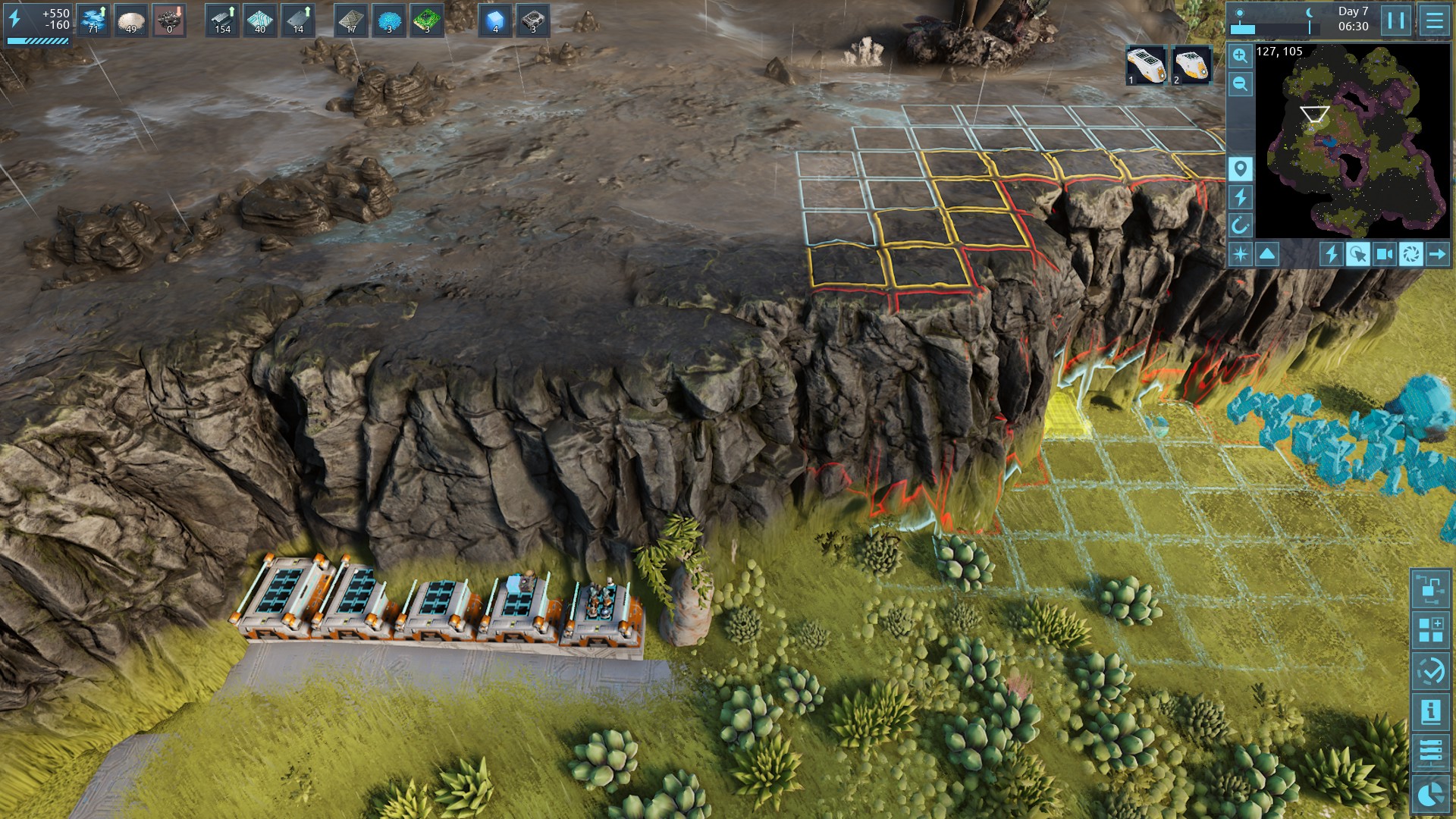
Task: Zoom out on the minimap
Action: tap(1240, 84)
